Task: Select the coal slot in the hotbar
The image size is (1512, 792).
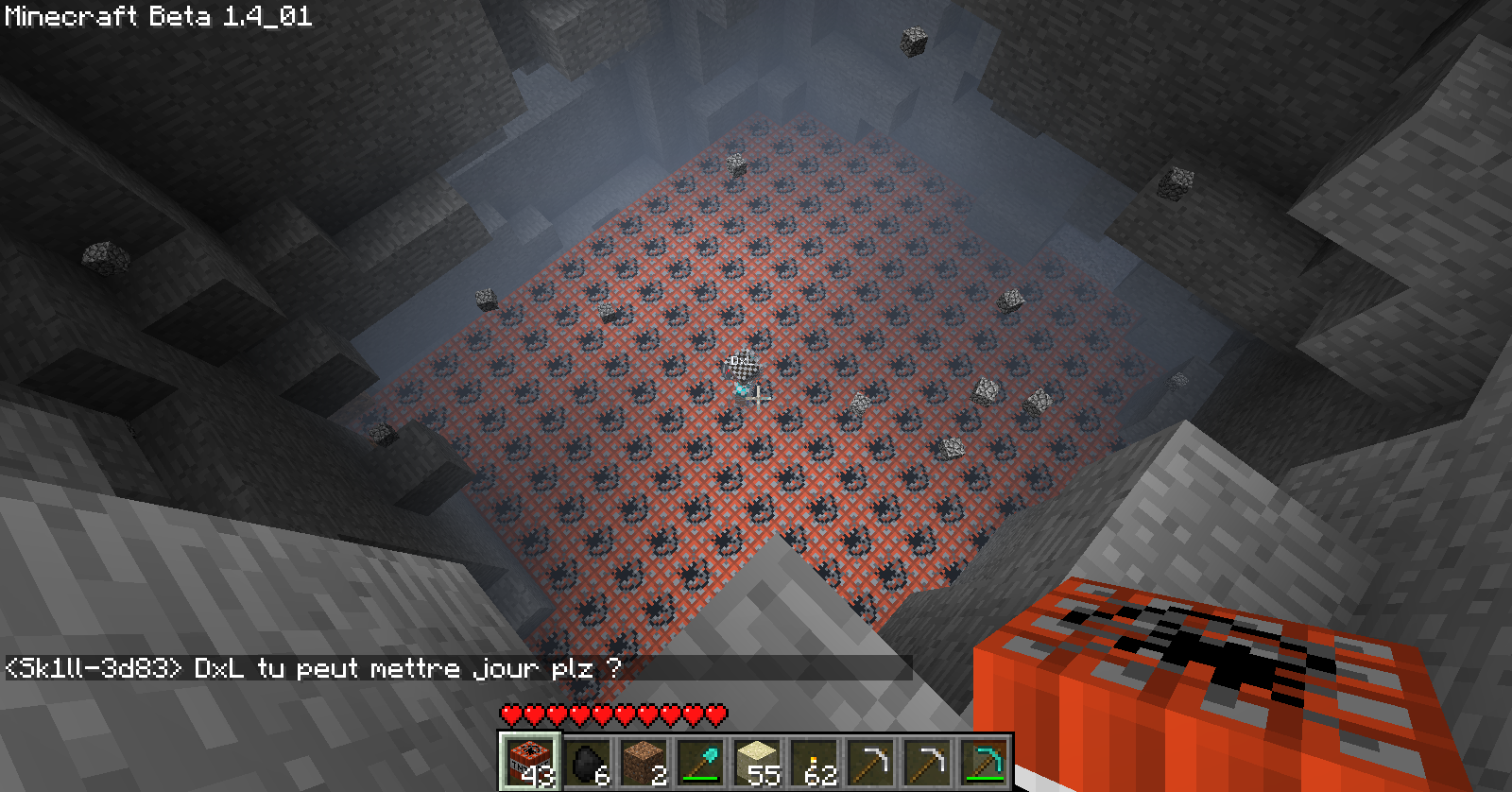Action: click(587, 761)
